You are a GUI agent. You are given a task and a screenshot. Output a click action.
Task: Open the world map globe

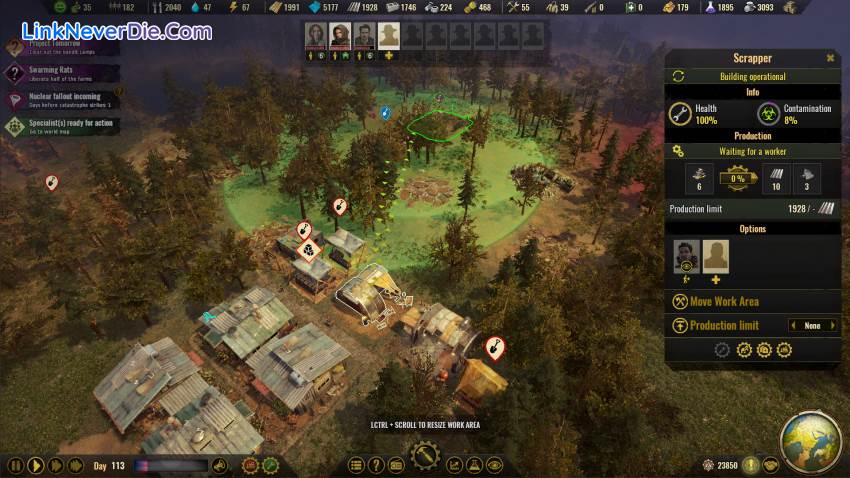coord(810,442)
